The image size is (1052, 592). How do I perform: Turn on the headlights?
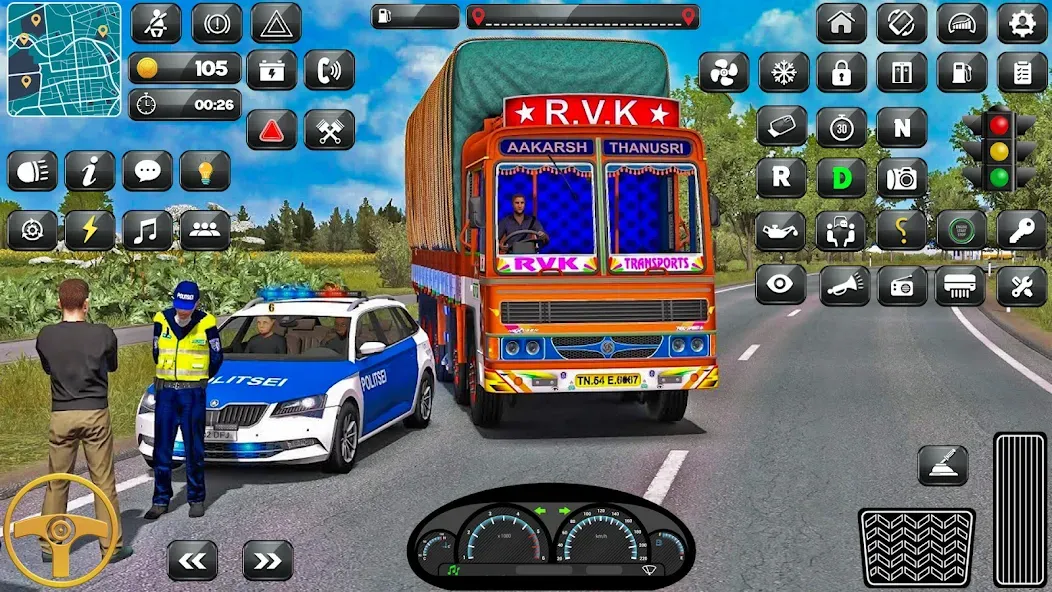(32, 171)
